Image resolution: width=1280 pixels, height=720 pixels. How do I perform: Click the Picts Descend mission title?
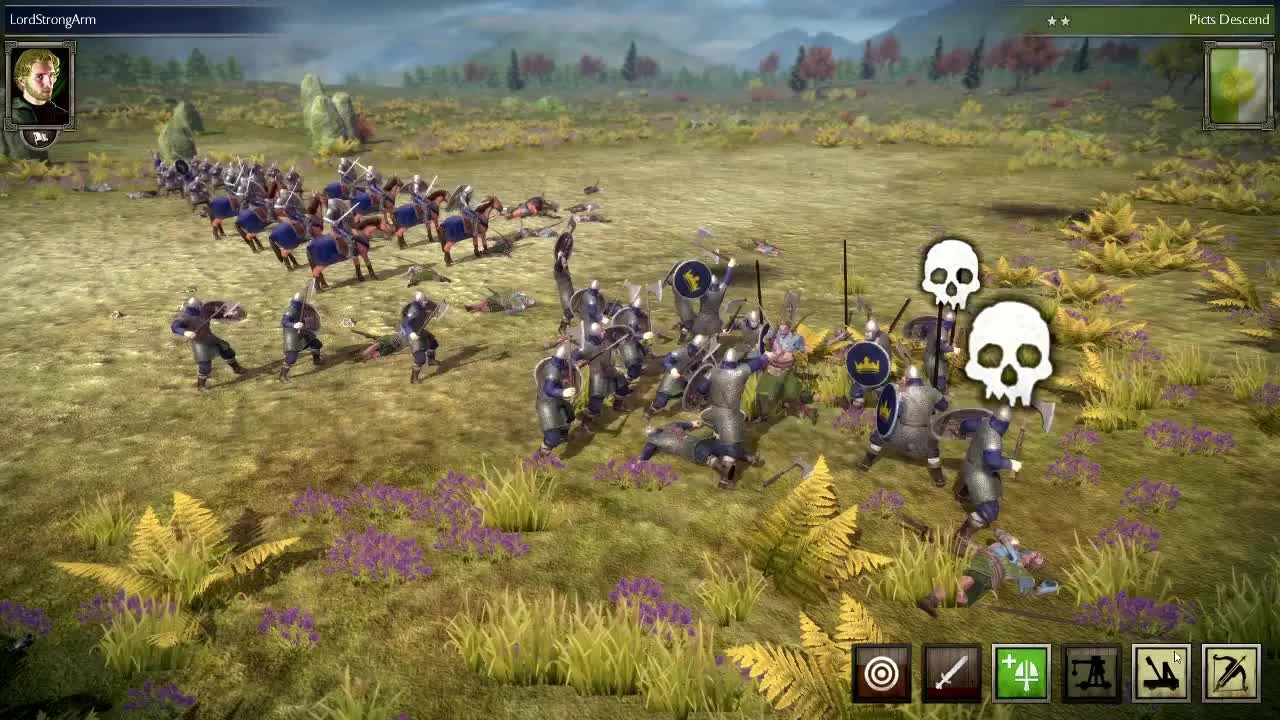click(x=1225, y=19)
